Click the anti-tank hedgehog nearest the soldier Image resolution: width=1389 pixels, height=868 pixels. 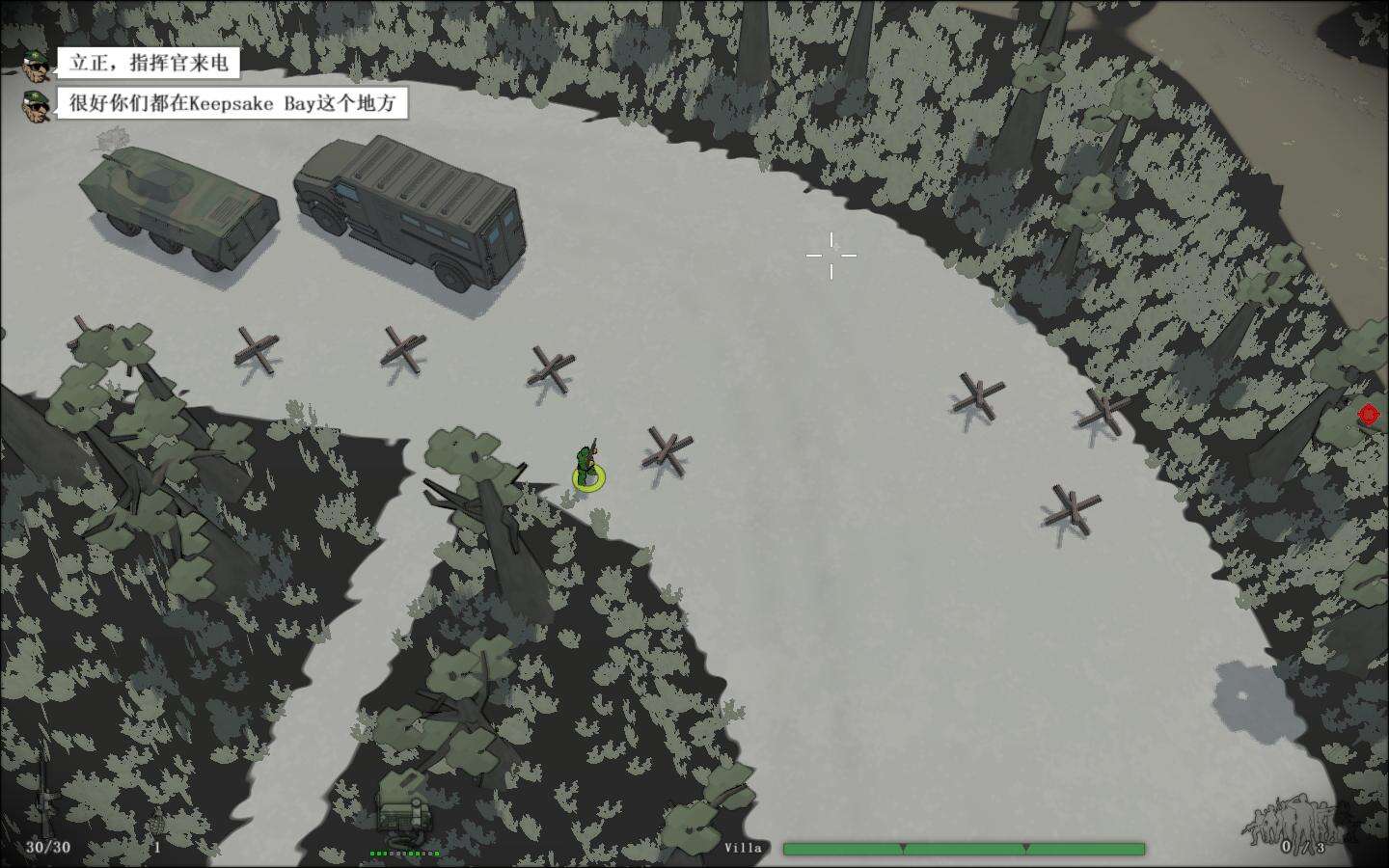664,449
